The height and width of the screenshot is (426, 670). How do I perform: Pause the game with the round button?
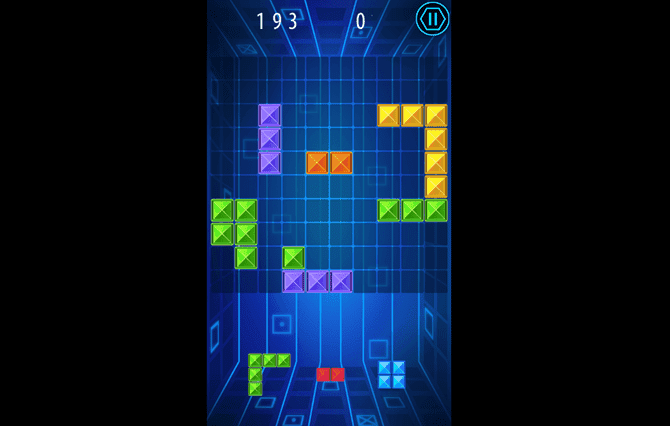point(432,18)
